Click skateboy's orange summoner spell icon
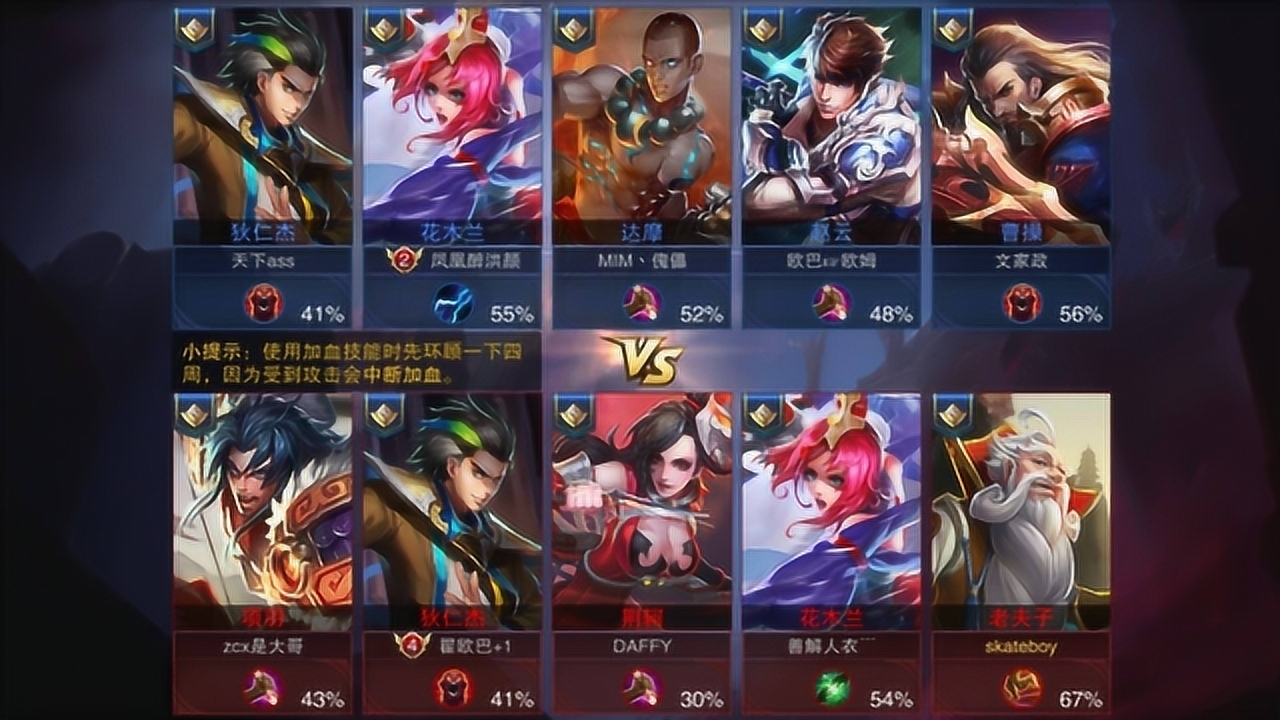The height and width of the screenshot is (720, 1280). tap(1021, 688)
